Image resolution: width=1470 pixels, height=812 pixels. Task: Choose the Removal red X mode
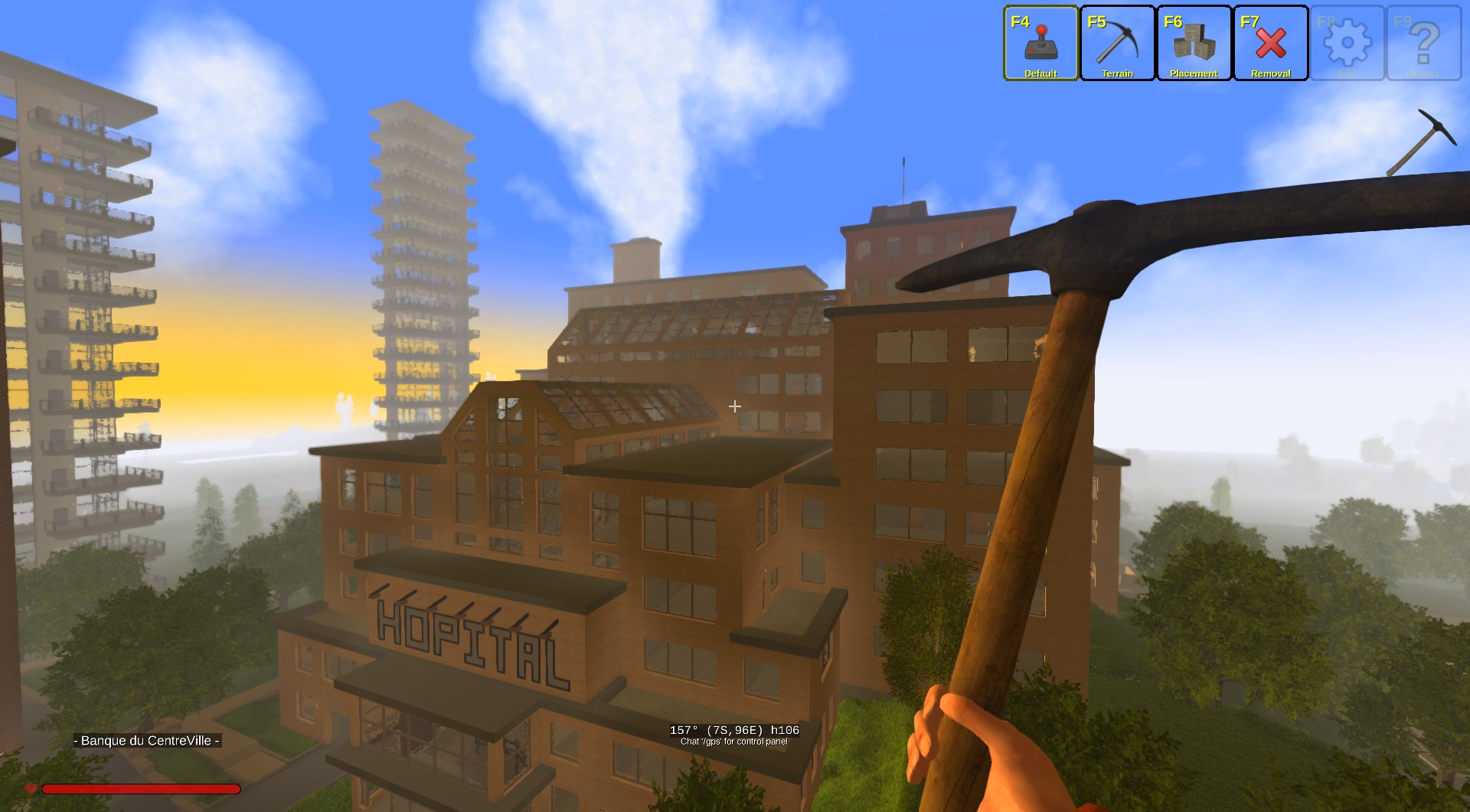(x=1270, y=44)
